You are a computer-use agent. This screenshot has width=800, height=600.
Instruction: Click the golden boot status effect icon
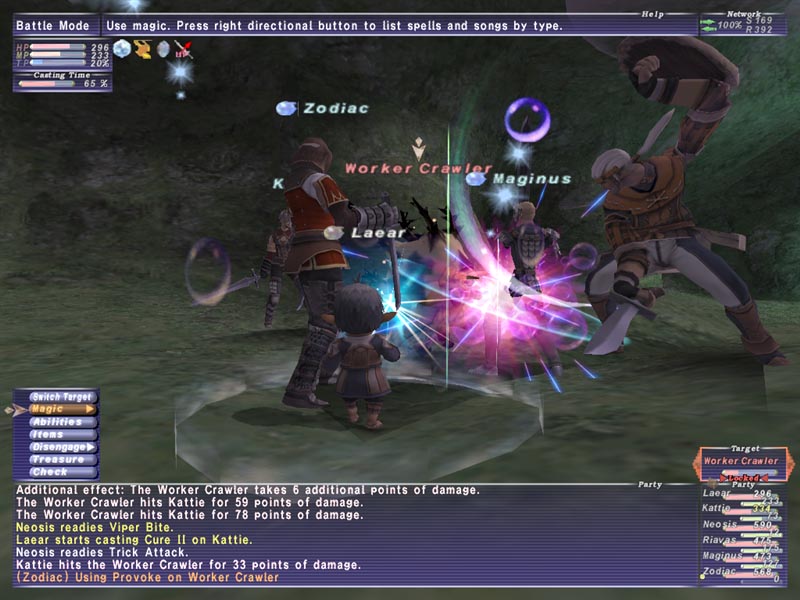[x=143, y=48]
